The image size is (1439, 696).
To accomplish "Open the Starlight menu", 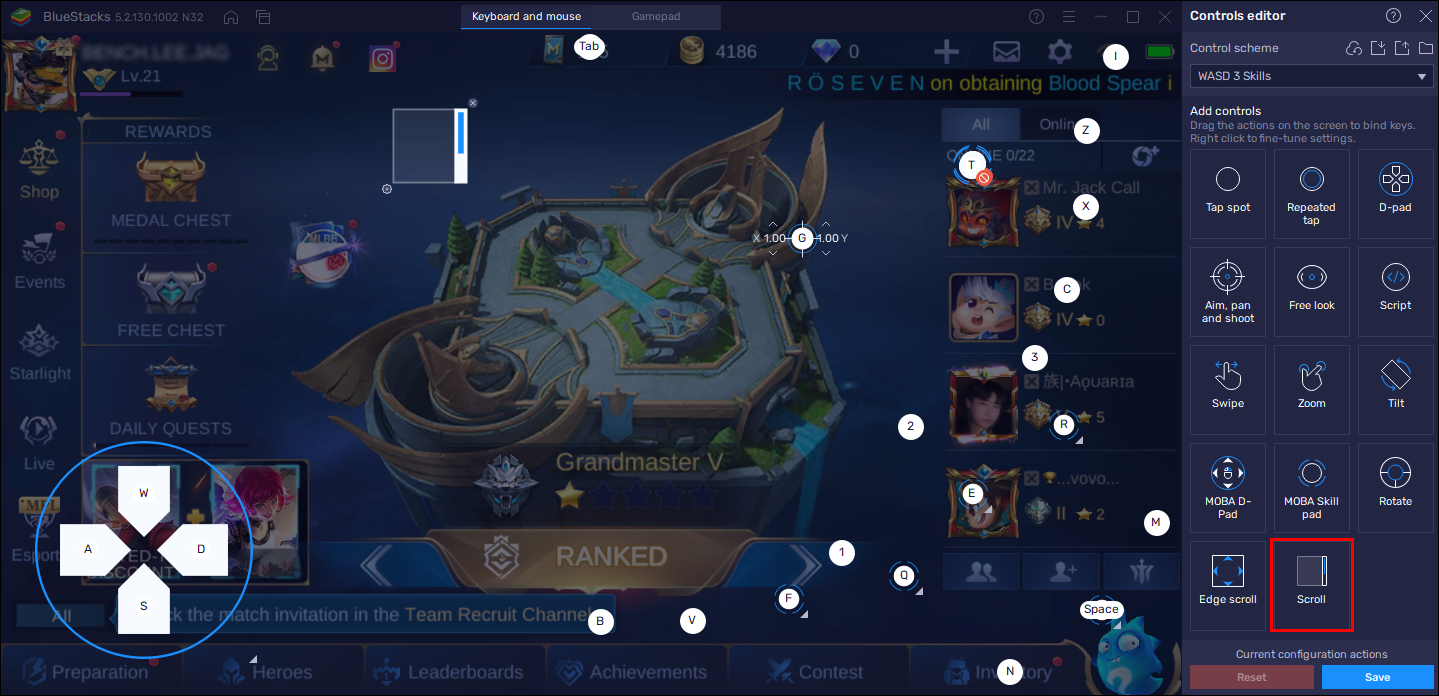I will tap(39, 352).
